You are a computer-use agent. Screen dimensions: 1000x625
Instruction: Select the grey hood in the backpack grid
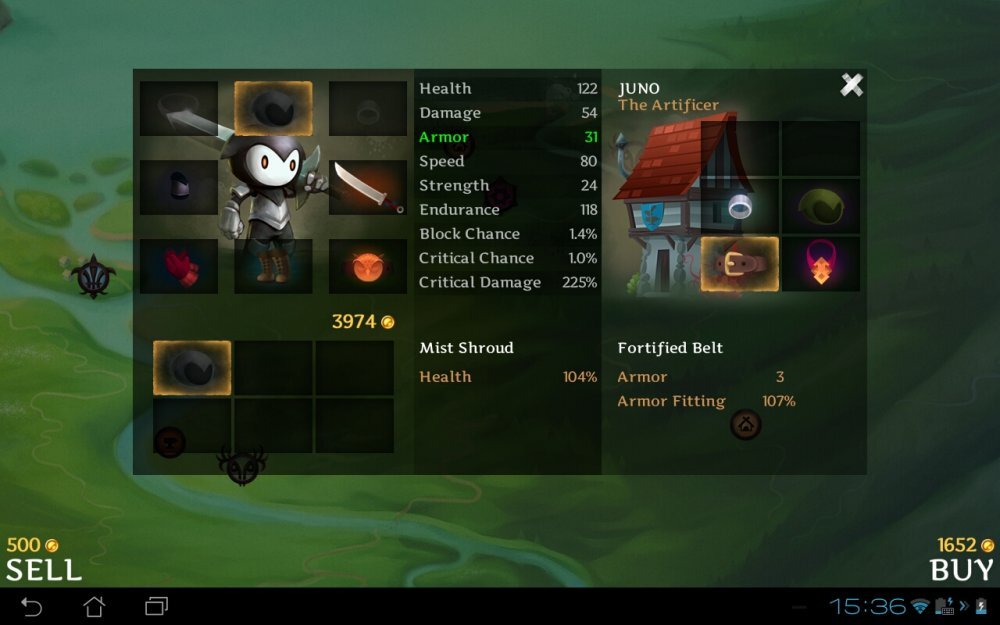192,367
